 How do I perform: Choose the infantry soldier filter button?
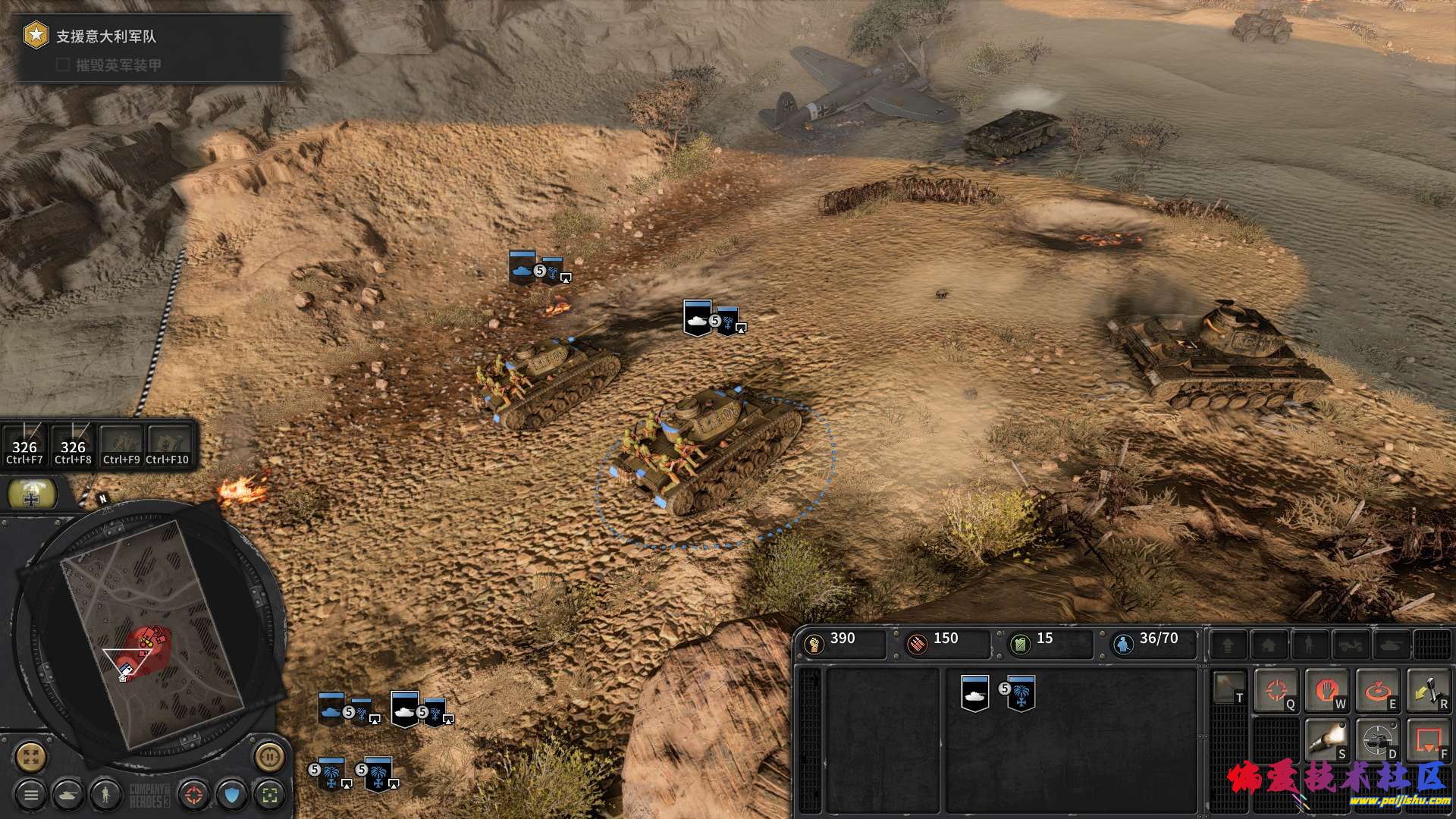click(105, 795)
